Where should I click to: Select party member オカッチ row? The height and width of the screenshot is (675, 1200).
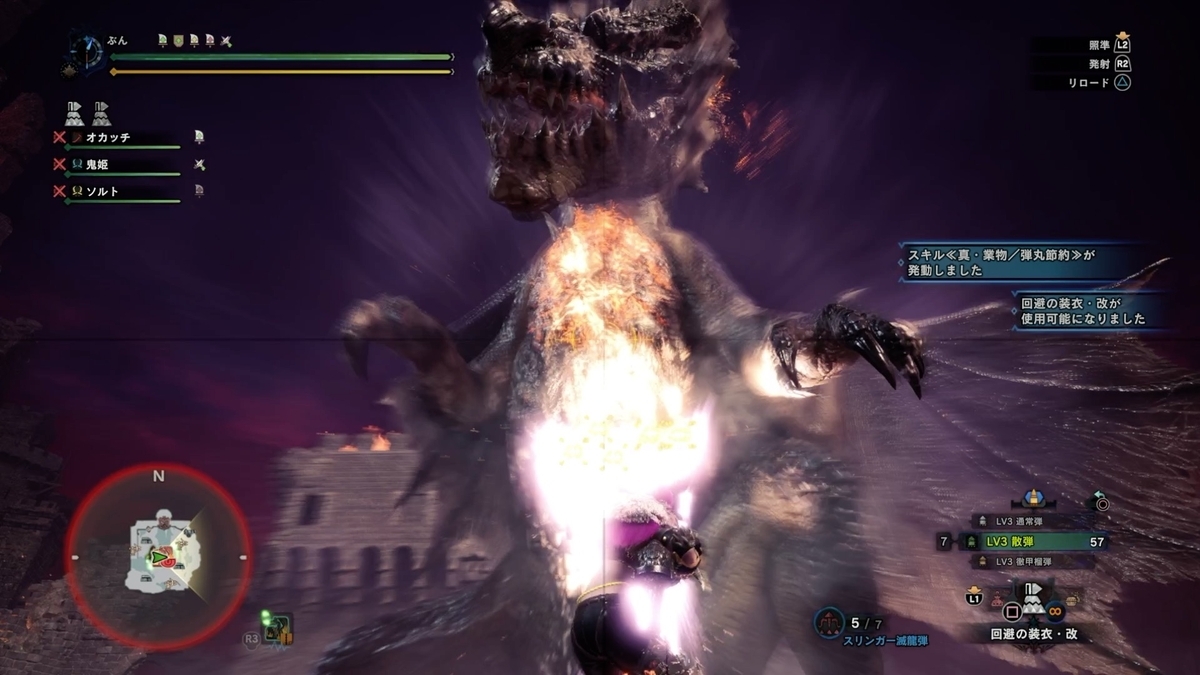[x=122, y=138]
